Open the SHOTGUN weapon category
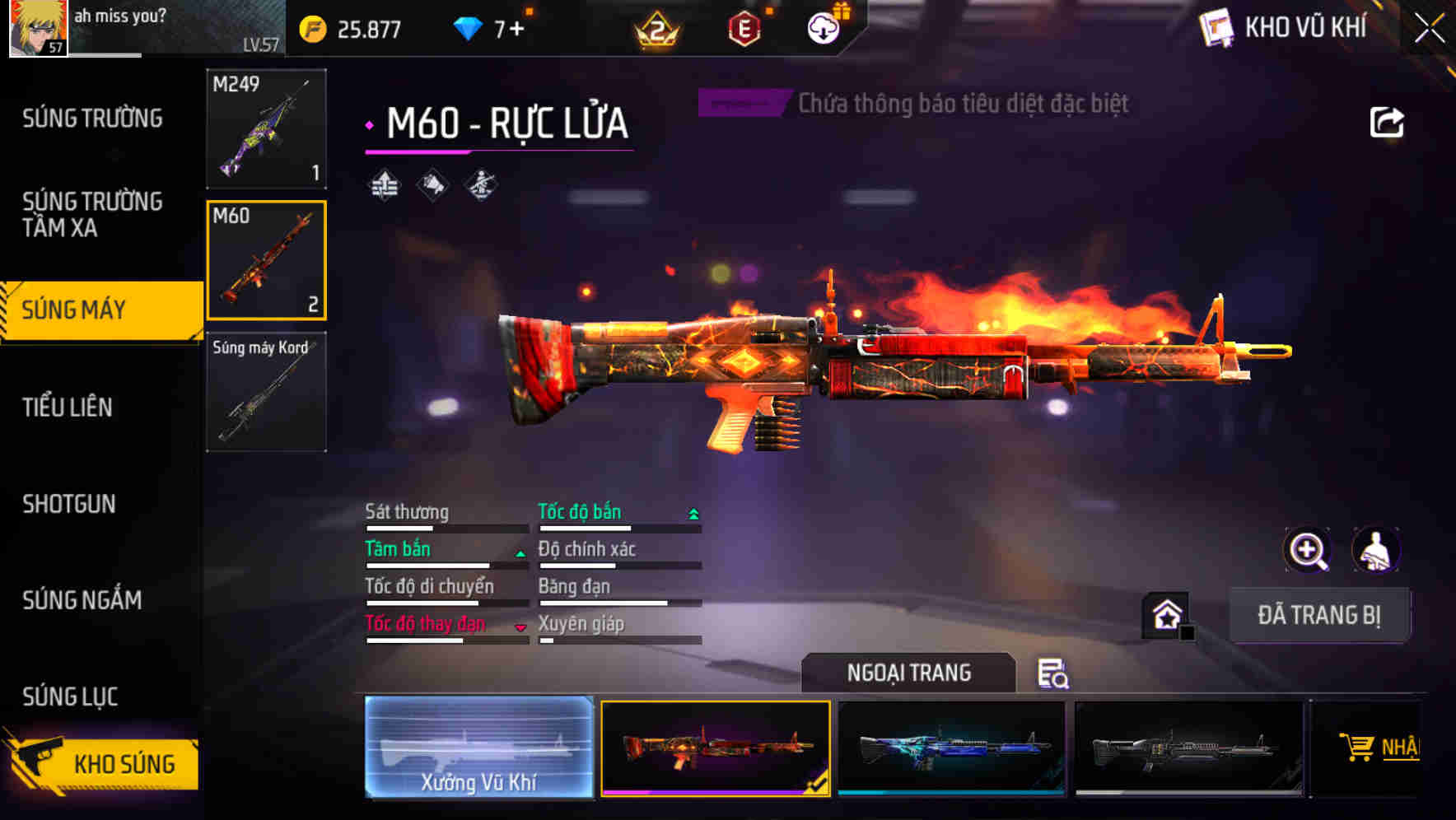 (x=69, y=504)
